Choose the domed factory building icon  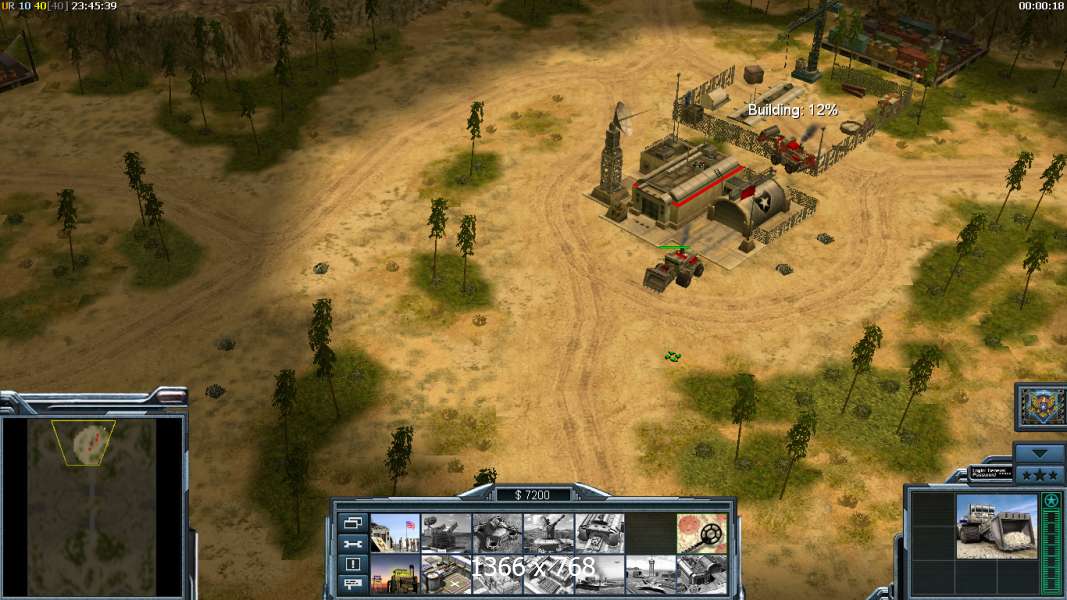coord(701,574)
